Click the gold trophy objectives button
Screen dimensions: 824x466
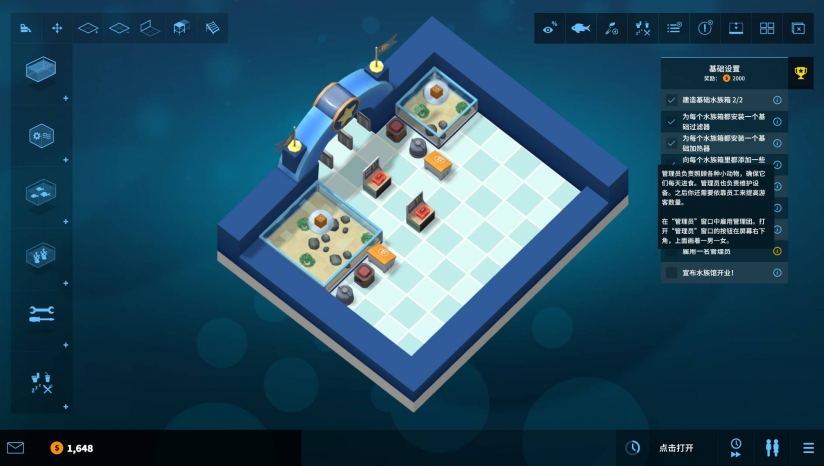tap(800, 72)
